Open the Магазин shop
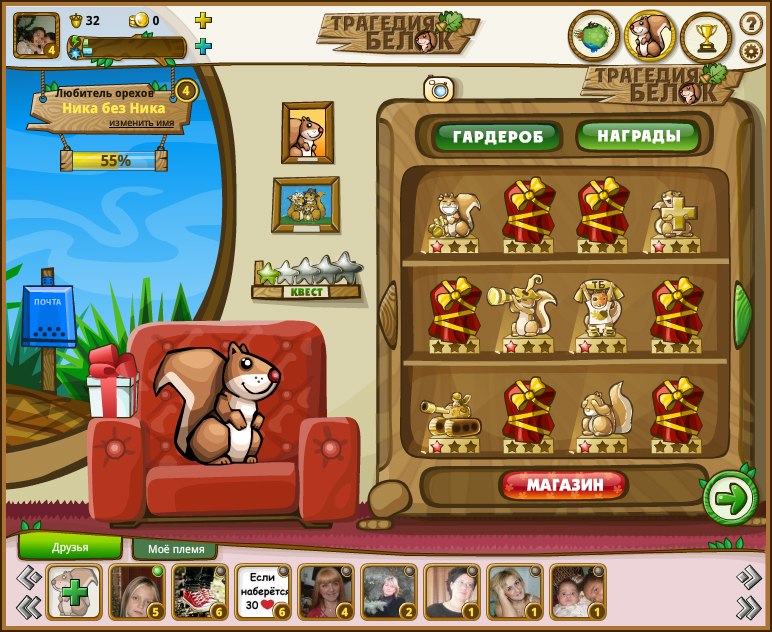The height and width of the screenshot is (632, 772). (x=564, y=486)
